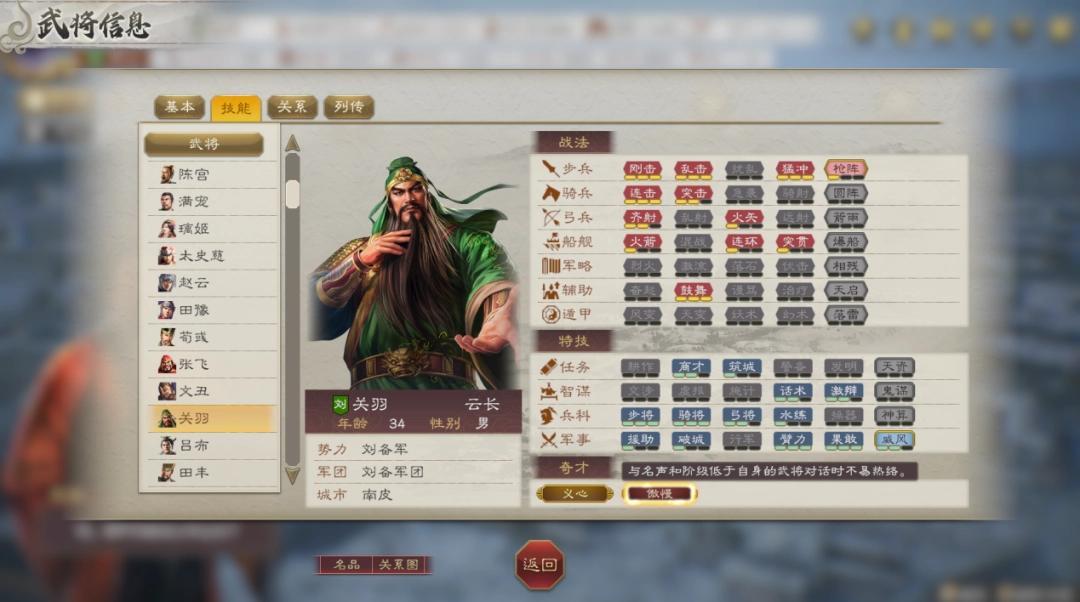This screenshot has width=1080, height=602.
Task: Show the 列传 biography tab
Action: tap(348, 107)
